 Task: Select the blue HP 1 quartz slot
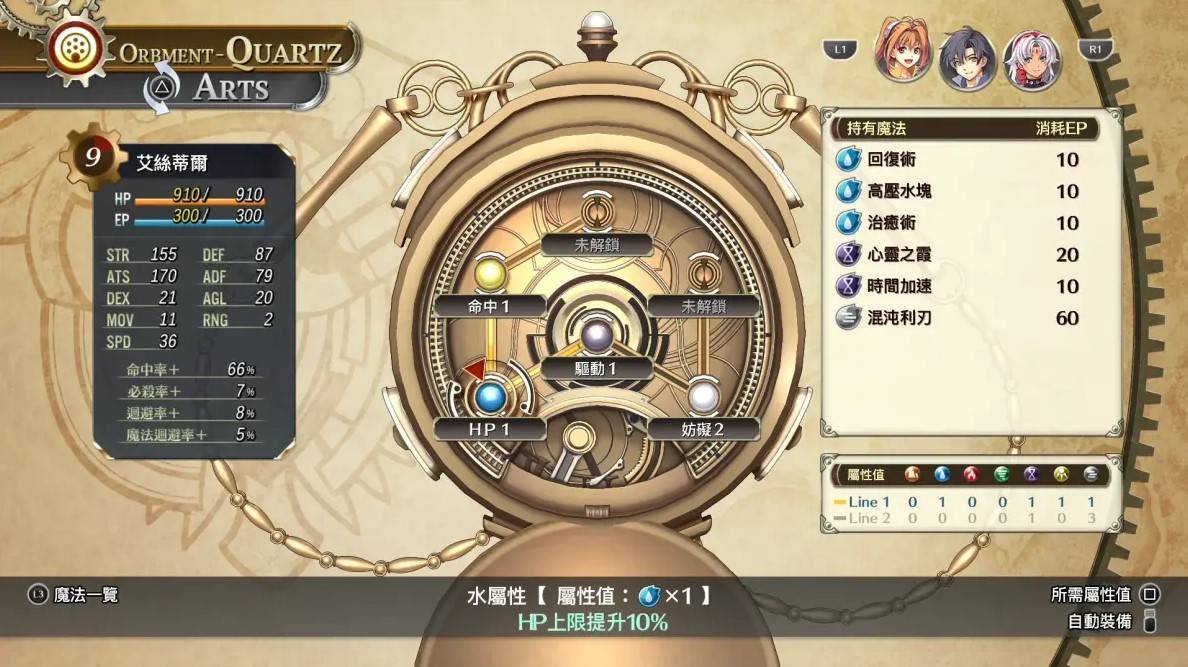point(490,397)
